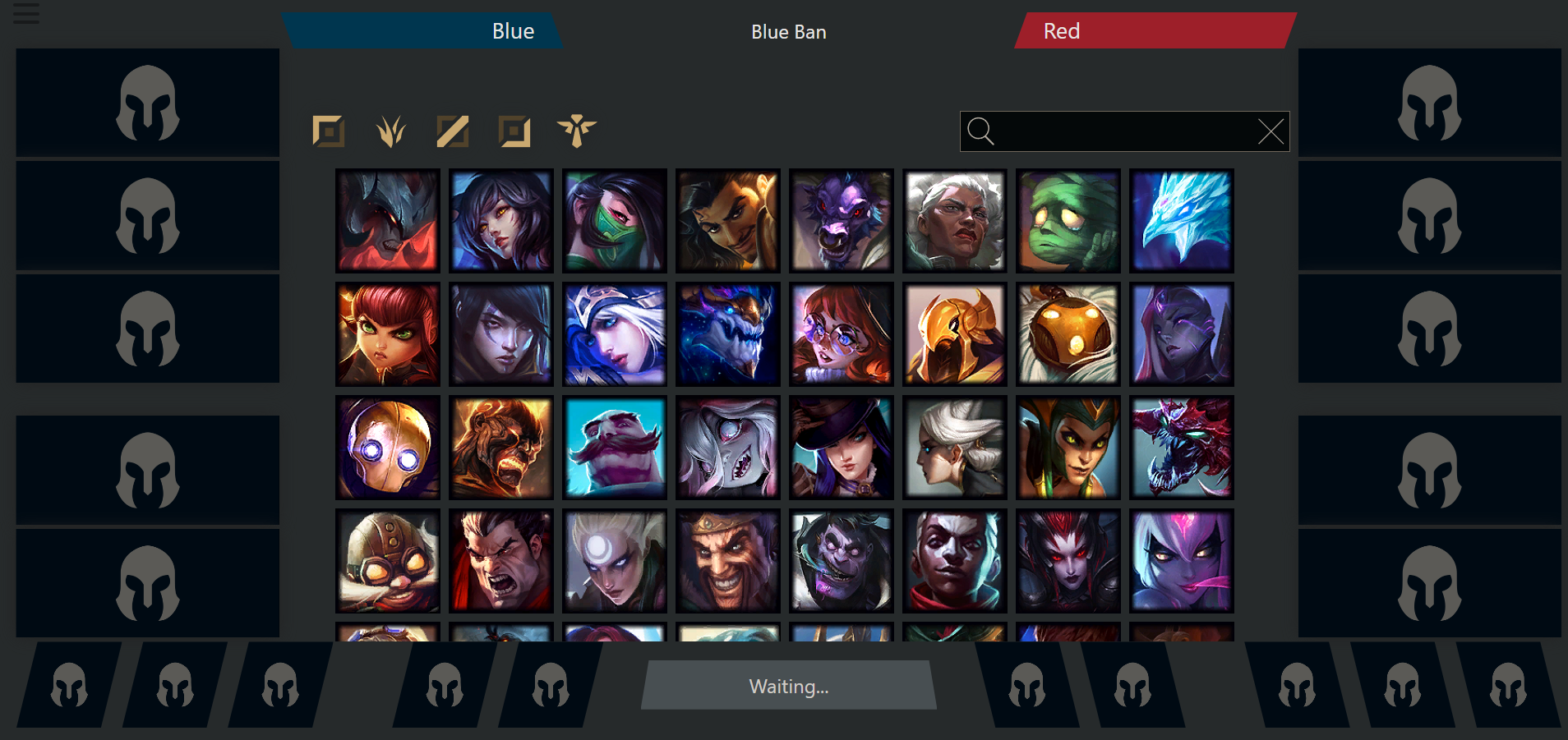The image size is (1568, 740).
Task: Pick Ahri from the champion grid
Action: (501, 220)
